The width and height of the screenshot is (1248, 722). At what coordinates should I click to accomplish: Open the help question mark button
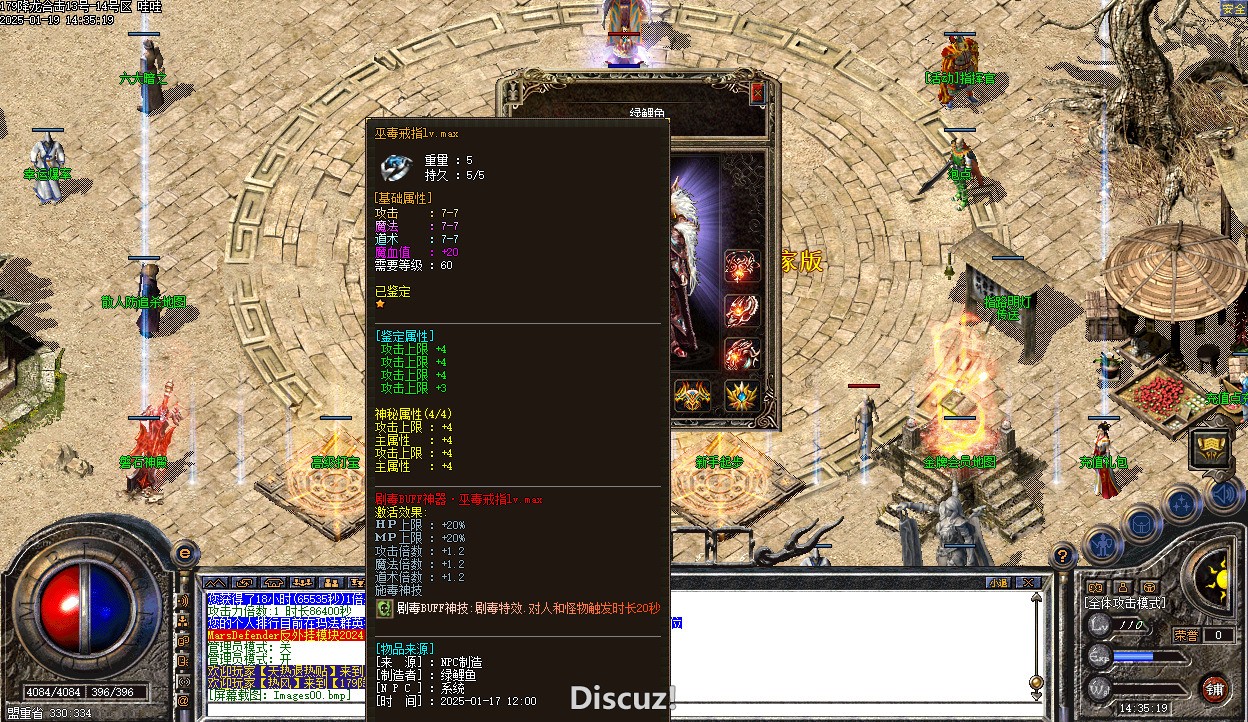pos(1064,556)
